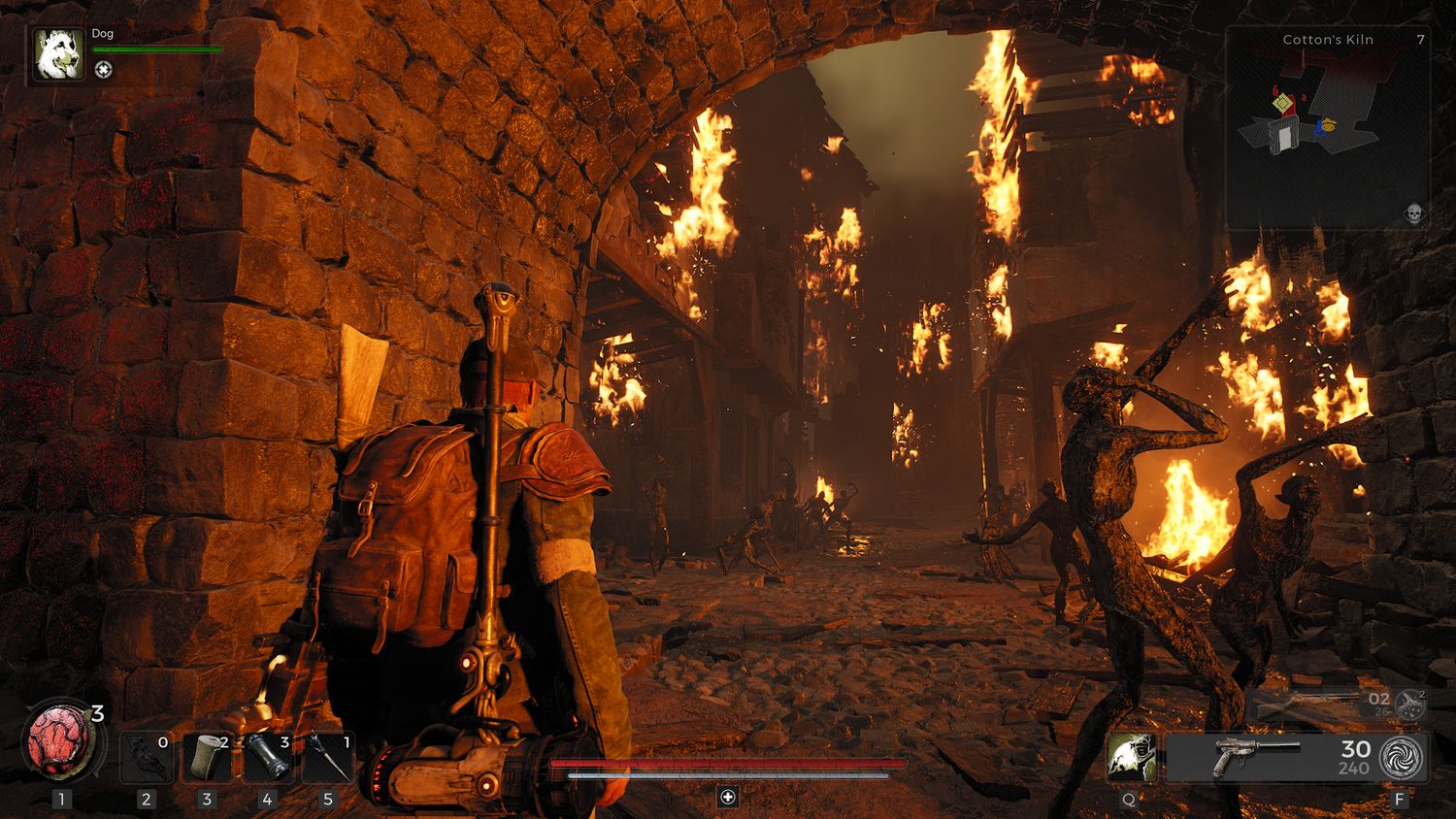Select the dagger-shaped item quick slot
Viewport: 1456px width, 819px height.
pyautogui.click(x=327, y=757)
